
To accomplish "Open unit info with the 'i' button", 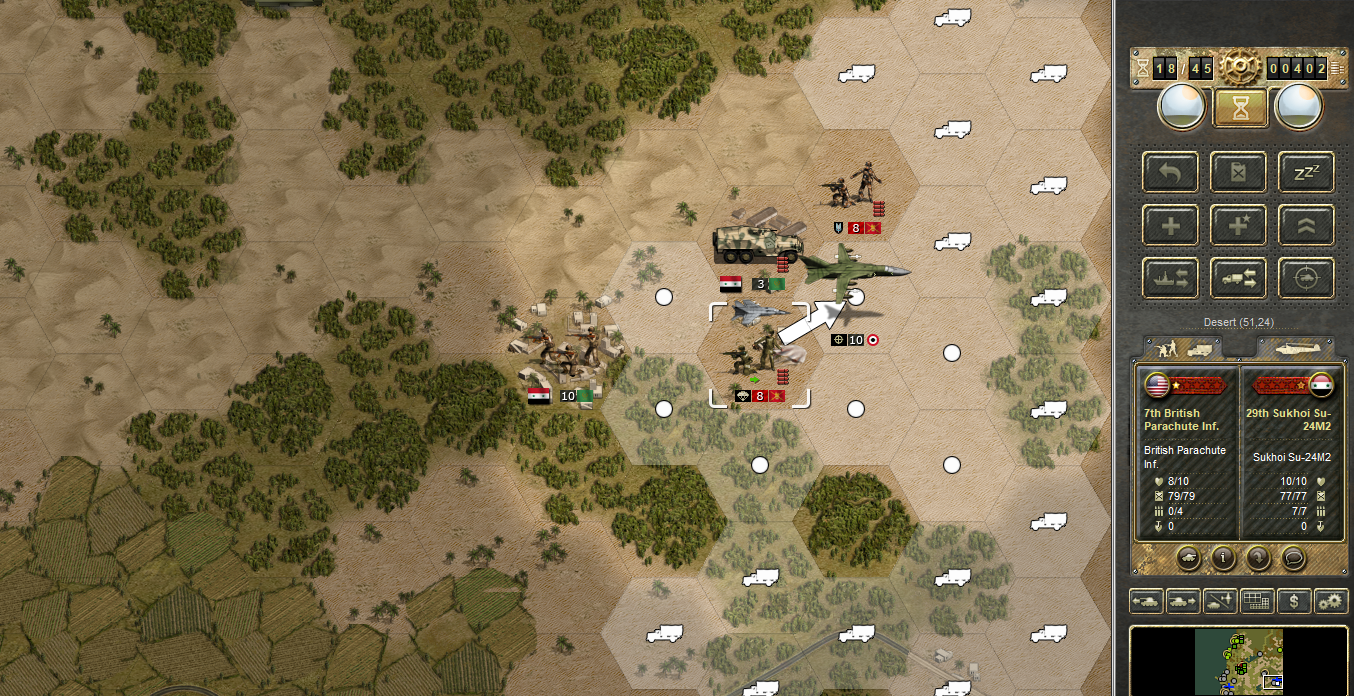I will point(1223,558).
